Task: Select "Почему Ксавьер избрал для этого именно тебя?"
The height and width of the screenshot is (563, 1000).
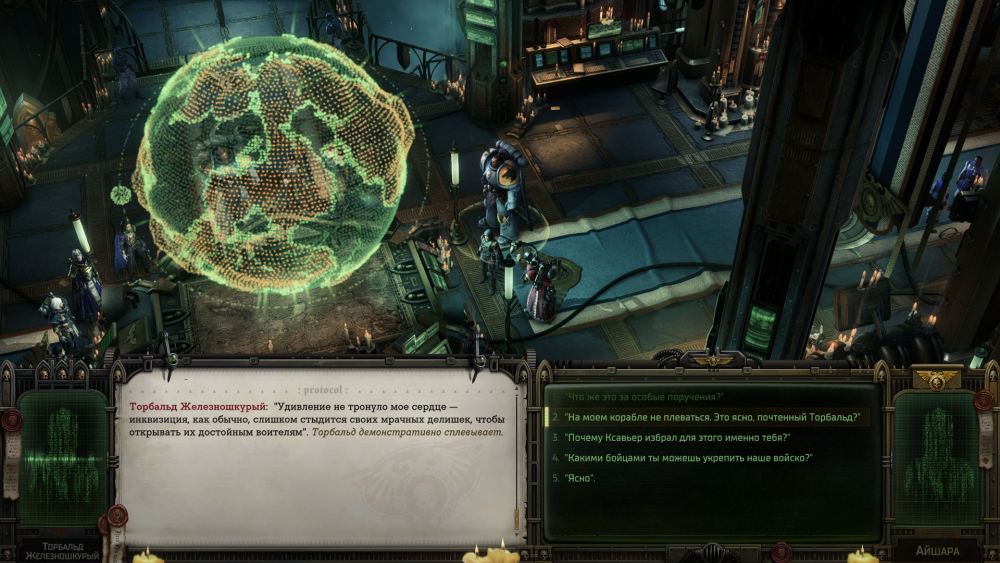Action: click(678, 437)
